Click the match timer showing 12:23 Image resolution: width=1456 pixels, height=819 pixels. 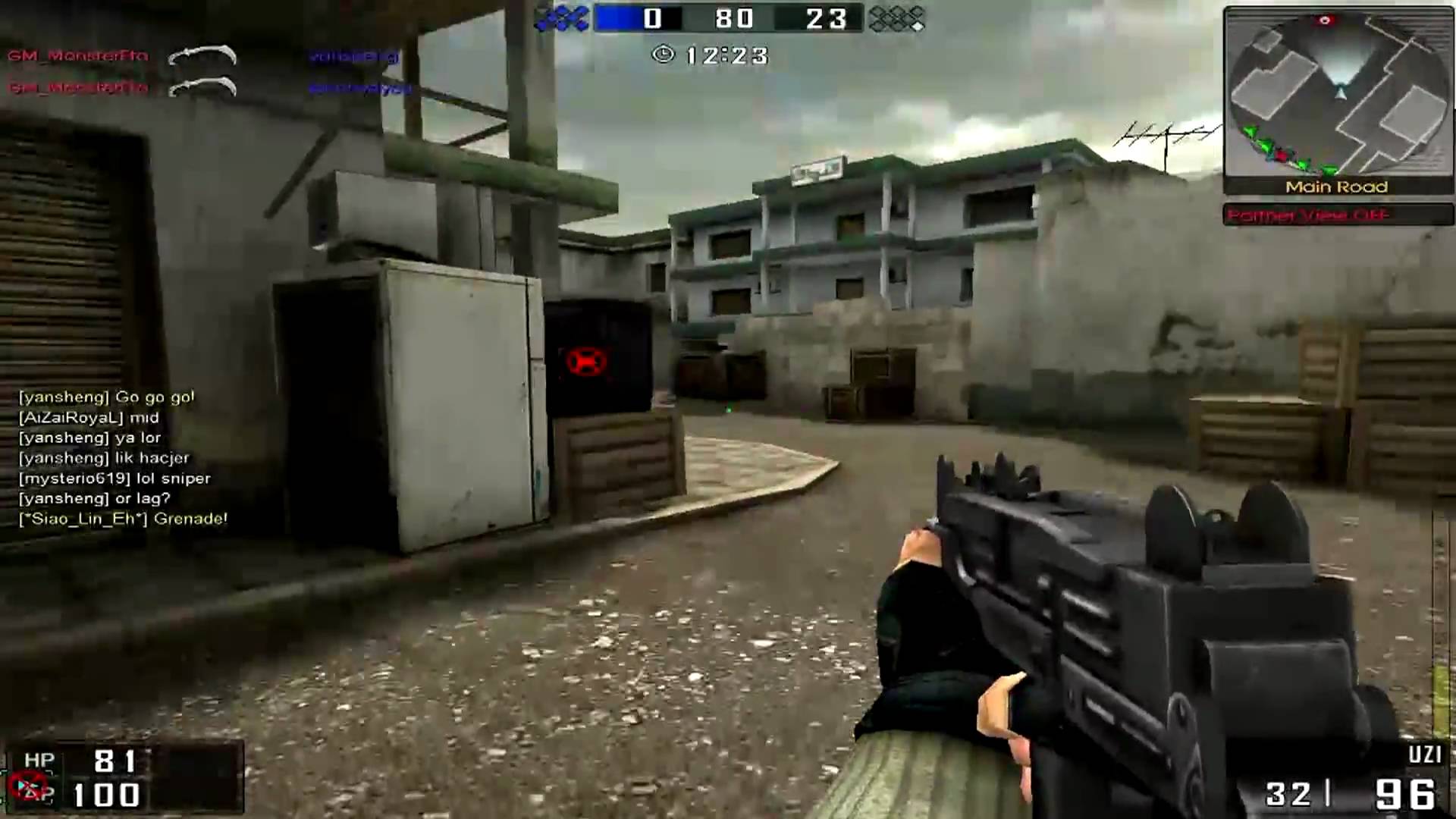point(724,55)
